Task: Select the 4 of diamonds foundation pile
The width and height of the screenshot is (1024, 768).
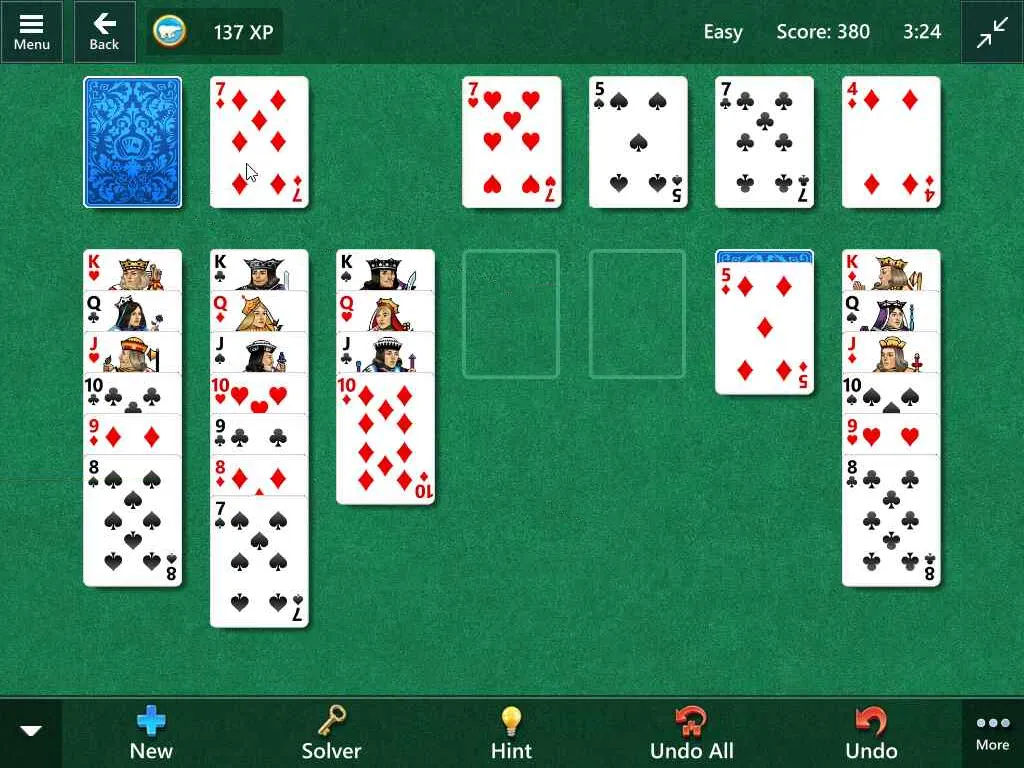Action: tap(891, 142)
